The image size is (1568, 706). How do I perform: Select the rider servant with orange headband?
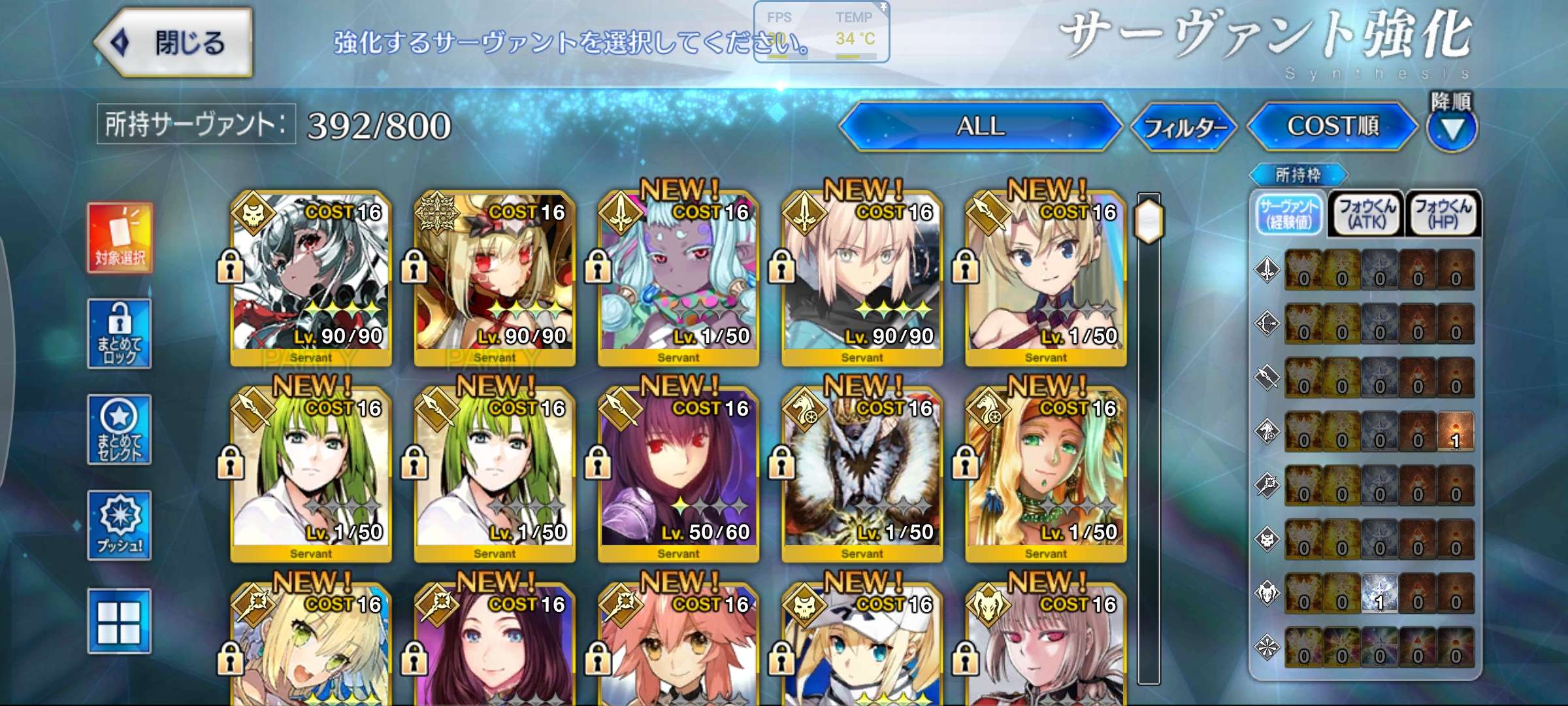point(1045,474)
